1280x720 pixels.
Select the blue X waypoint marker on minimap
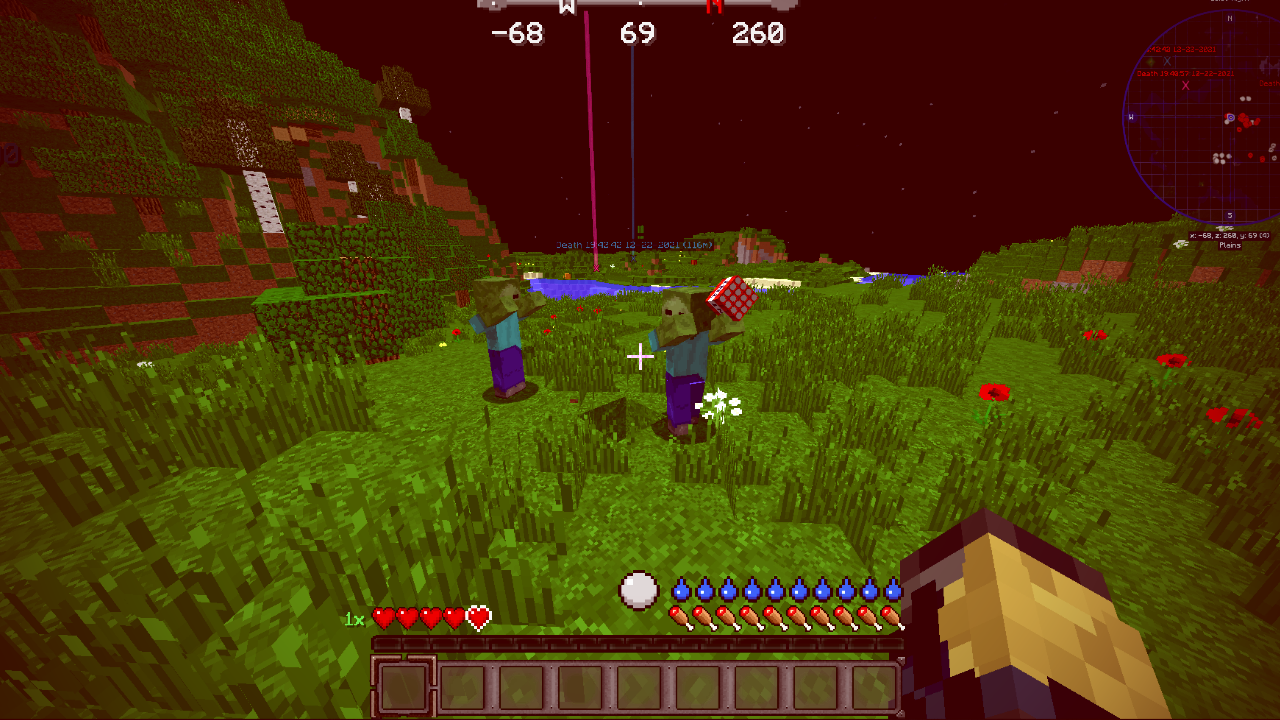pyautogui.click(x=1166, y=61)
